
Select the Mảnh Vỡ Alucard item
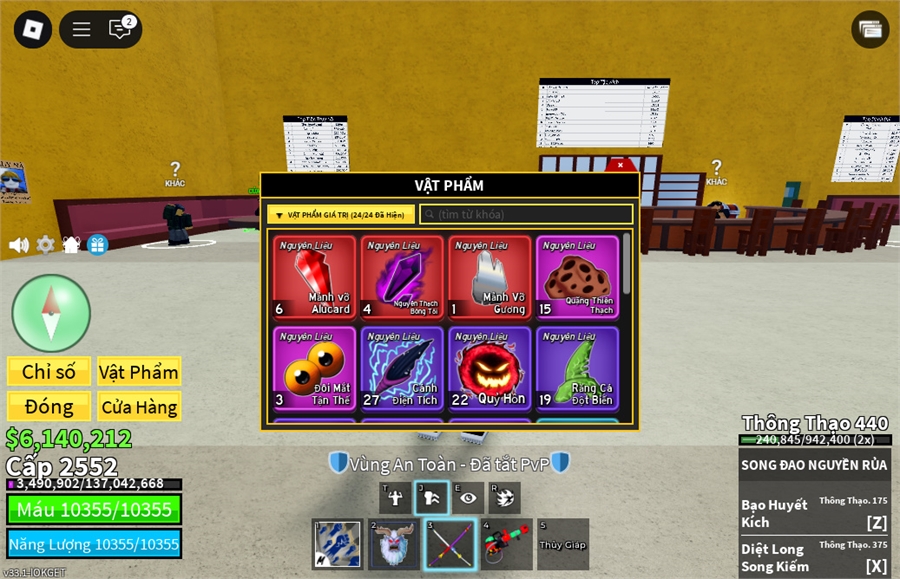coord(314,277)
